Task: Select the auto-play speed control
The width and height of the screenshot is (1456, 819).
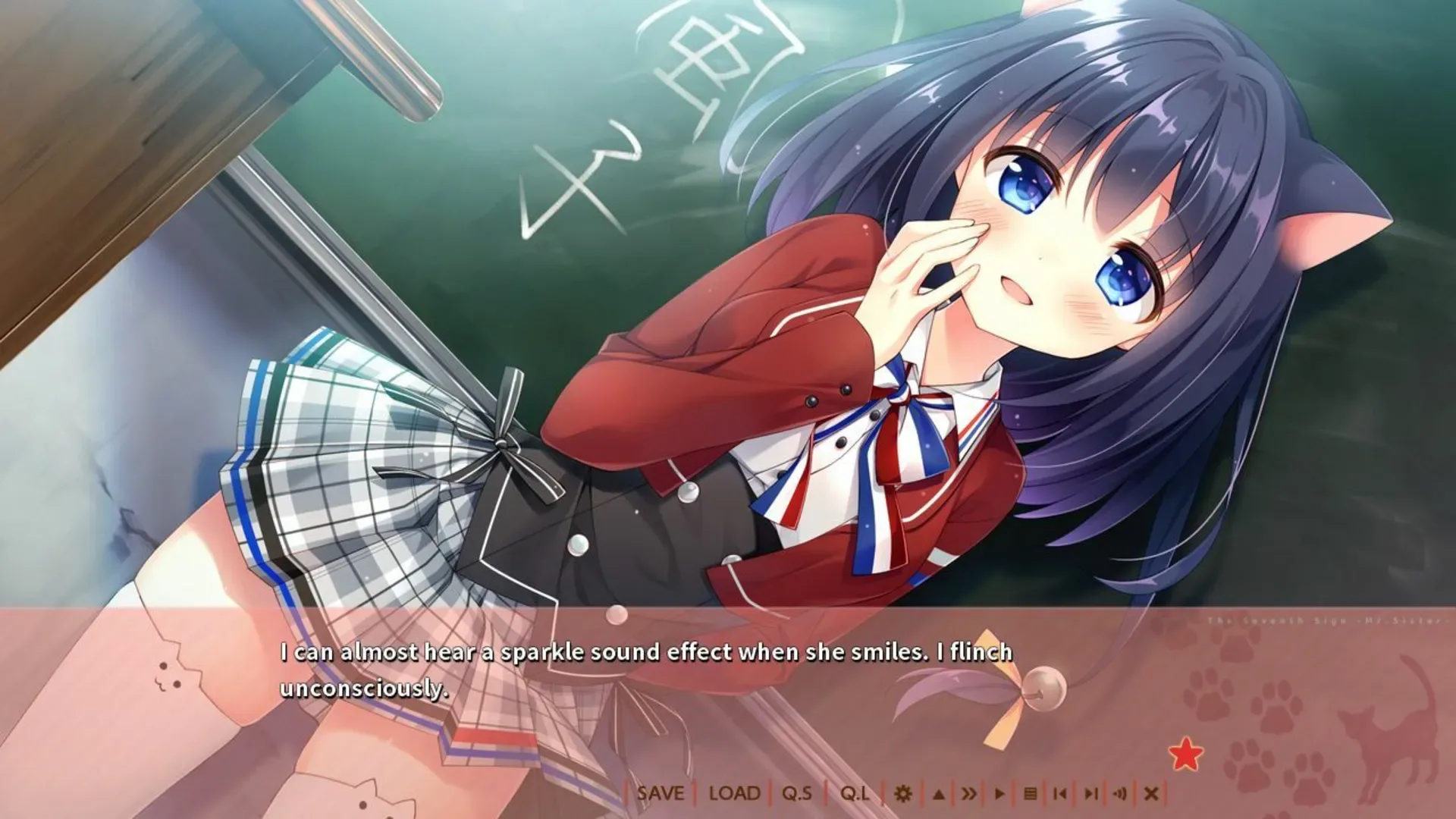Action: (x=1000, y=794)
